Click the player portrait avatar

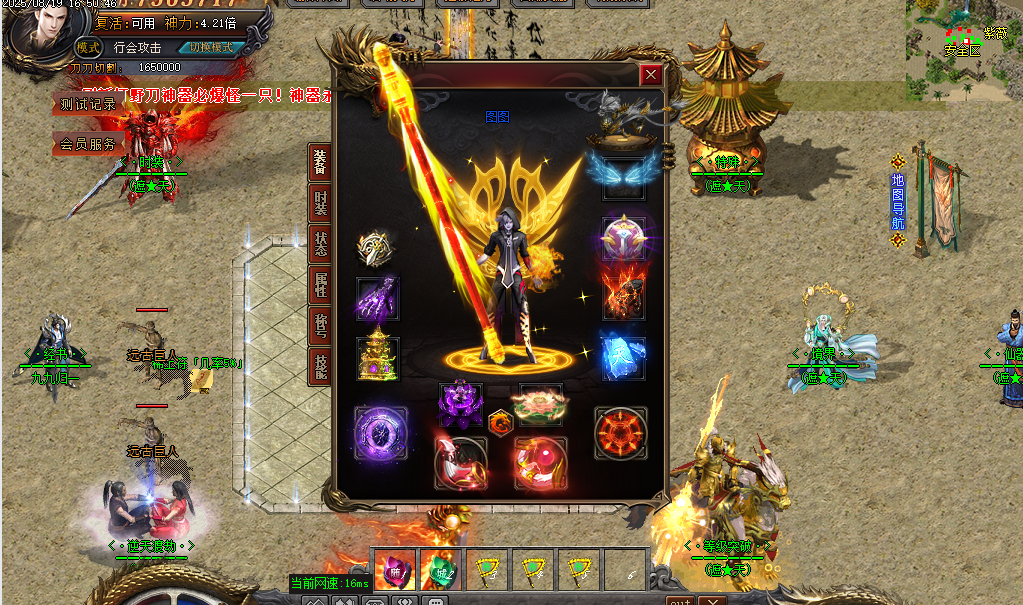click(x=40, y=36)
